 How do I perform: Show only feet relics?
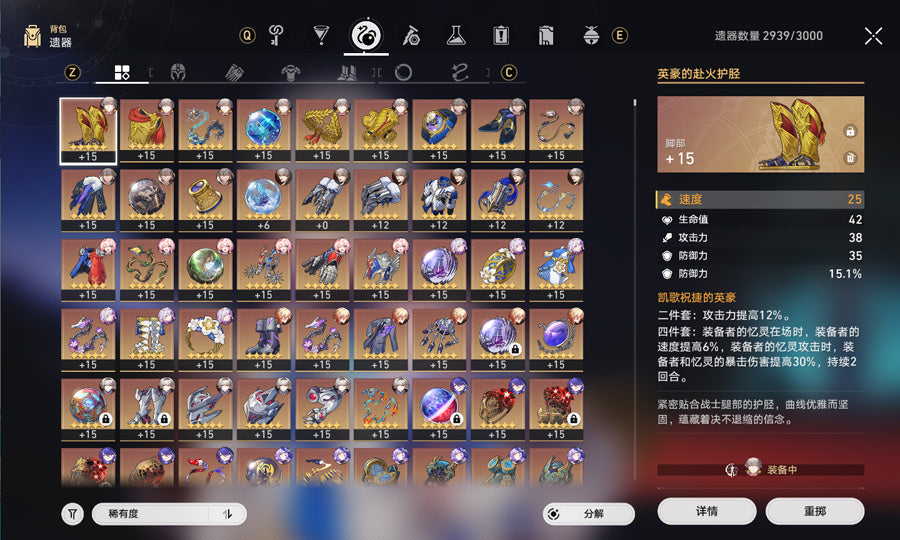click(x=348, y=73)
